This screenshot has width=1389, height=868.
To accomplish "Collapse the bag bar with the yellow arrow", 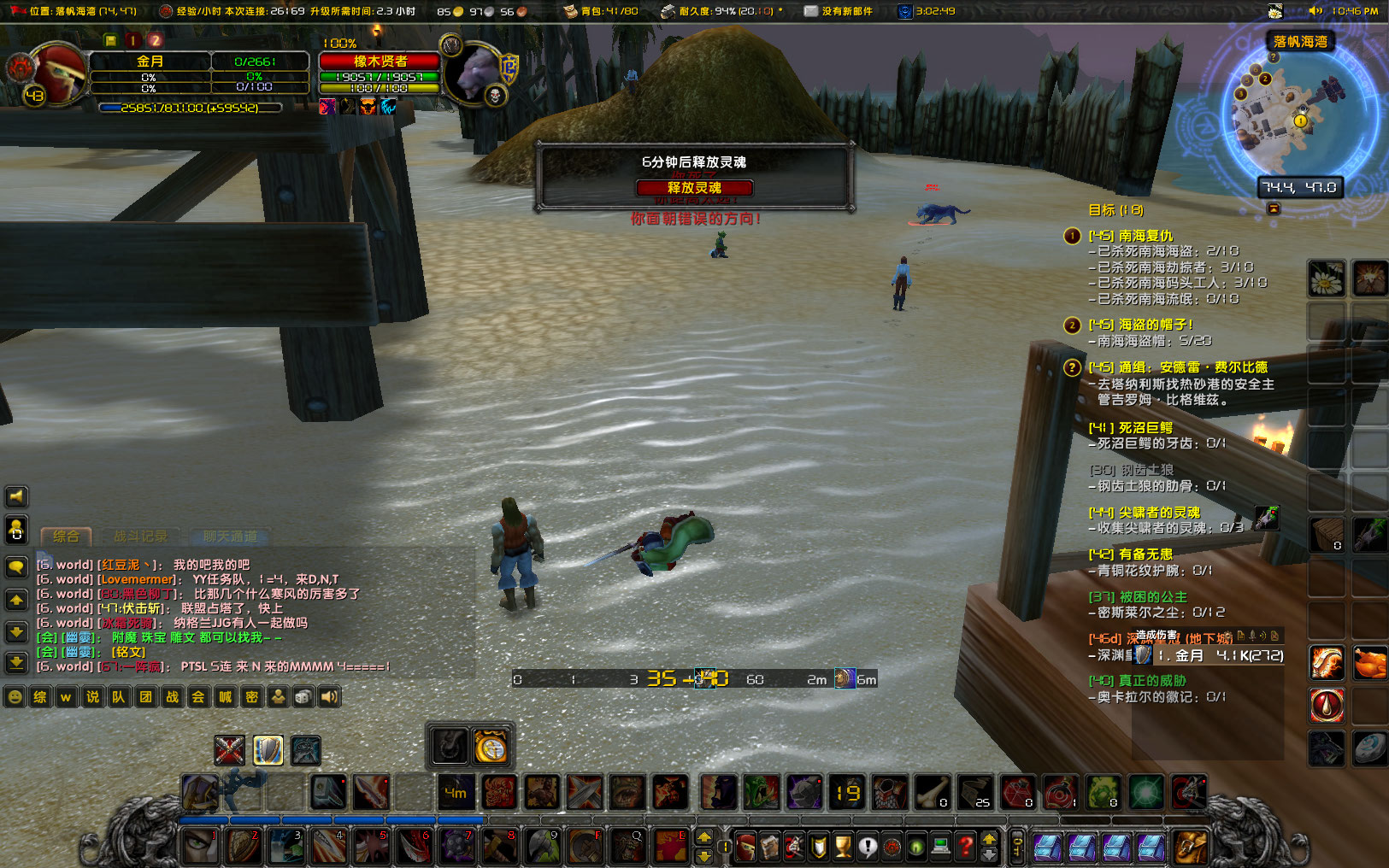I will [989, 841].
